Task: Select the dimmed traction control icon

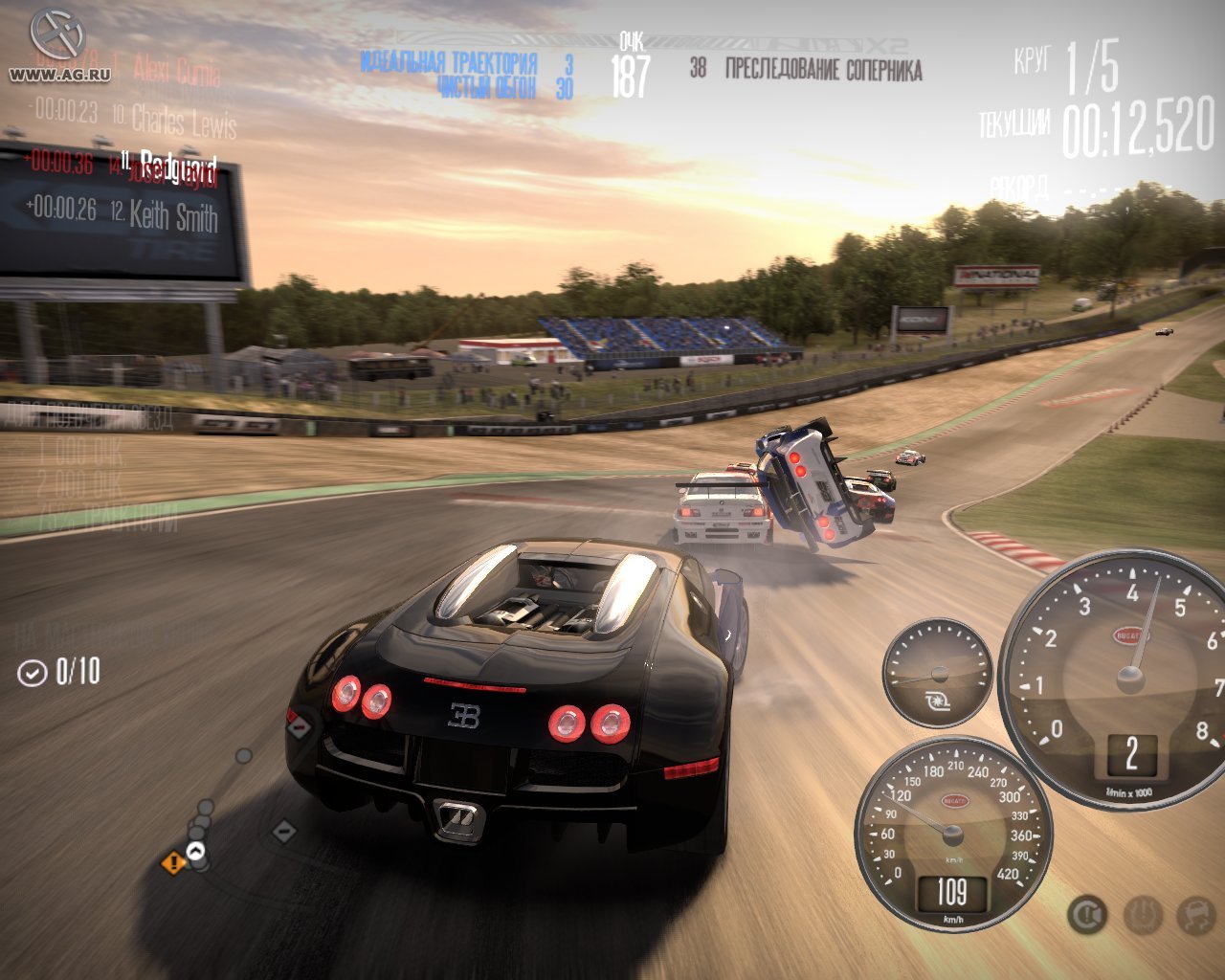Action: pyautogui.click(x=1142, y=916)
